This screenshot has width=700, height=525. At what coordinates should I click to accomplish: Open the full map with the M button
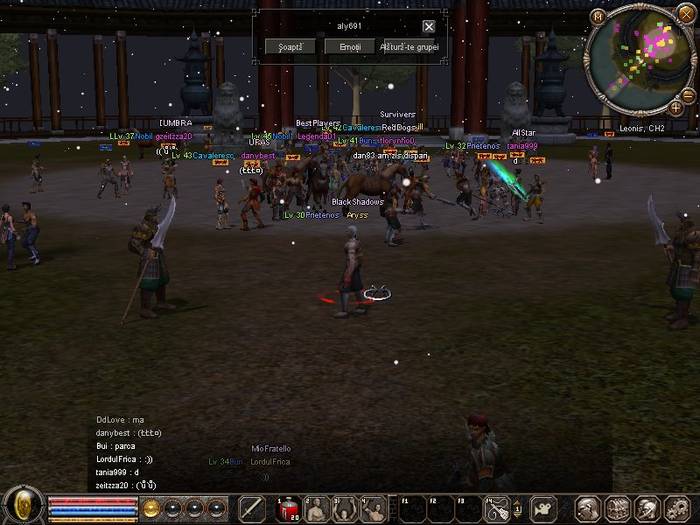pyautogui.click(x=598, y=16)
